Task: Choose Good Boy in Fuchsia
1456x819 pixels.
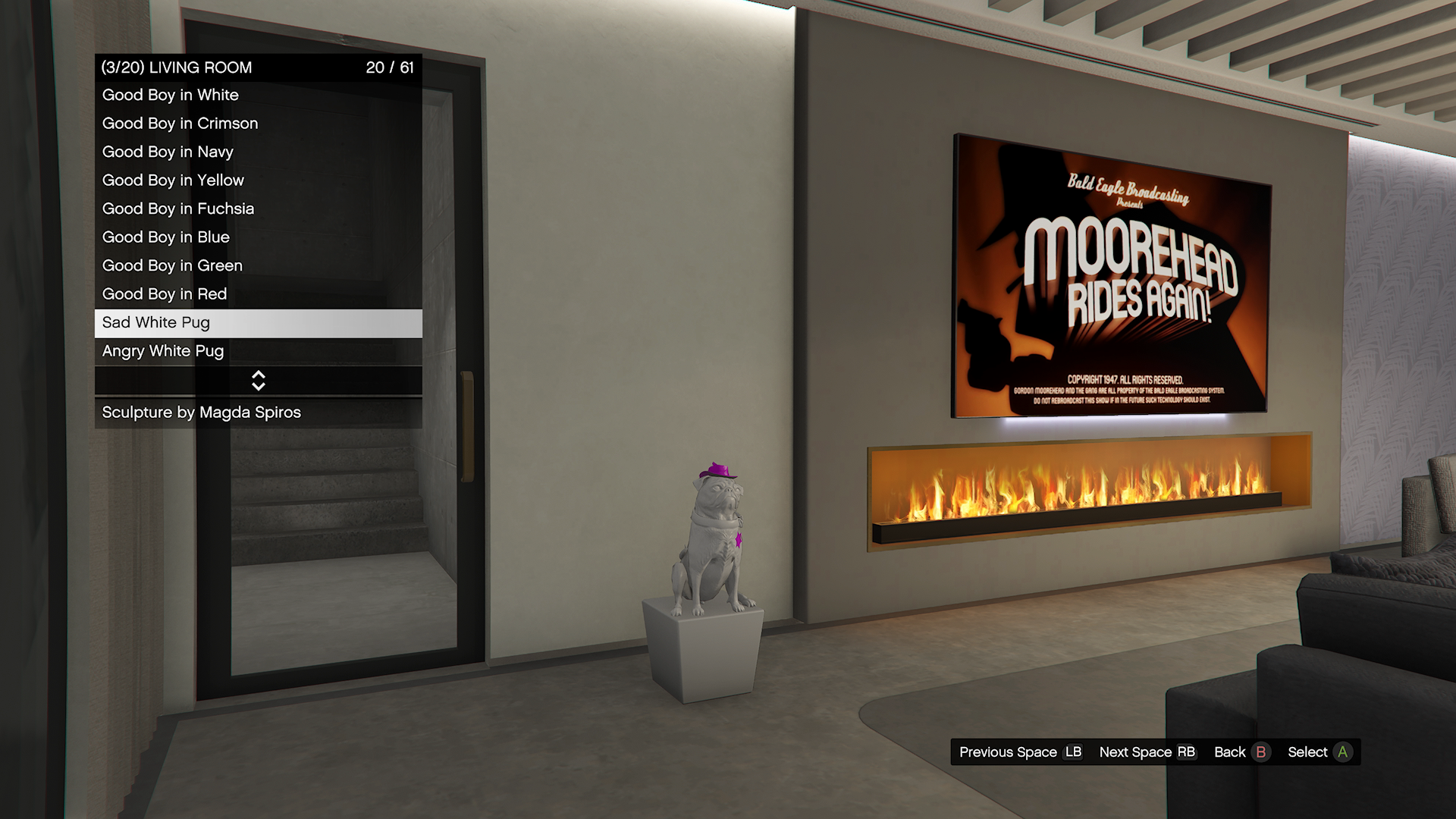Action: coord(258,209)
